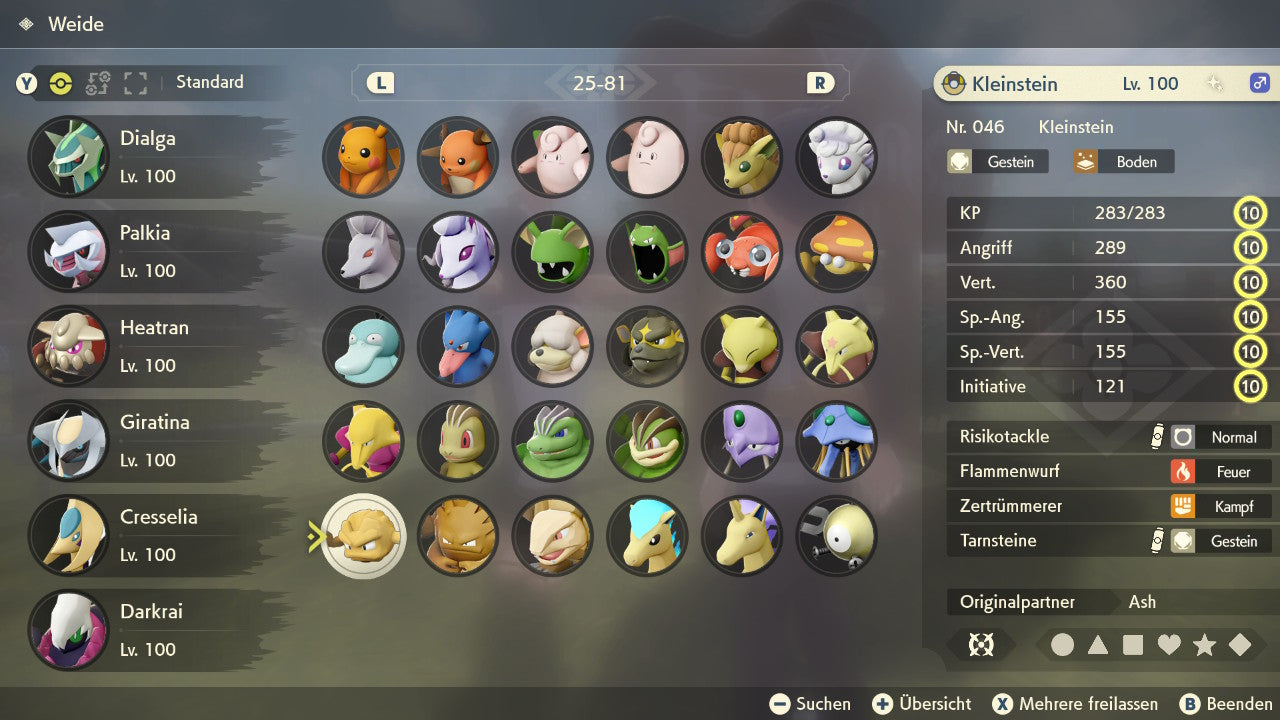Select Heatran party member
Image resolution: width=1280 pixels, height=720 pixels.
pos(150,346)
